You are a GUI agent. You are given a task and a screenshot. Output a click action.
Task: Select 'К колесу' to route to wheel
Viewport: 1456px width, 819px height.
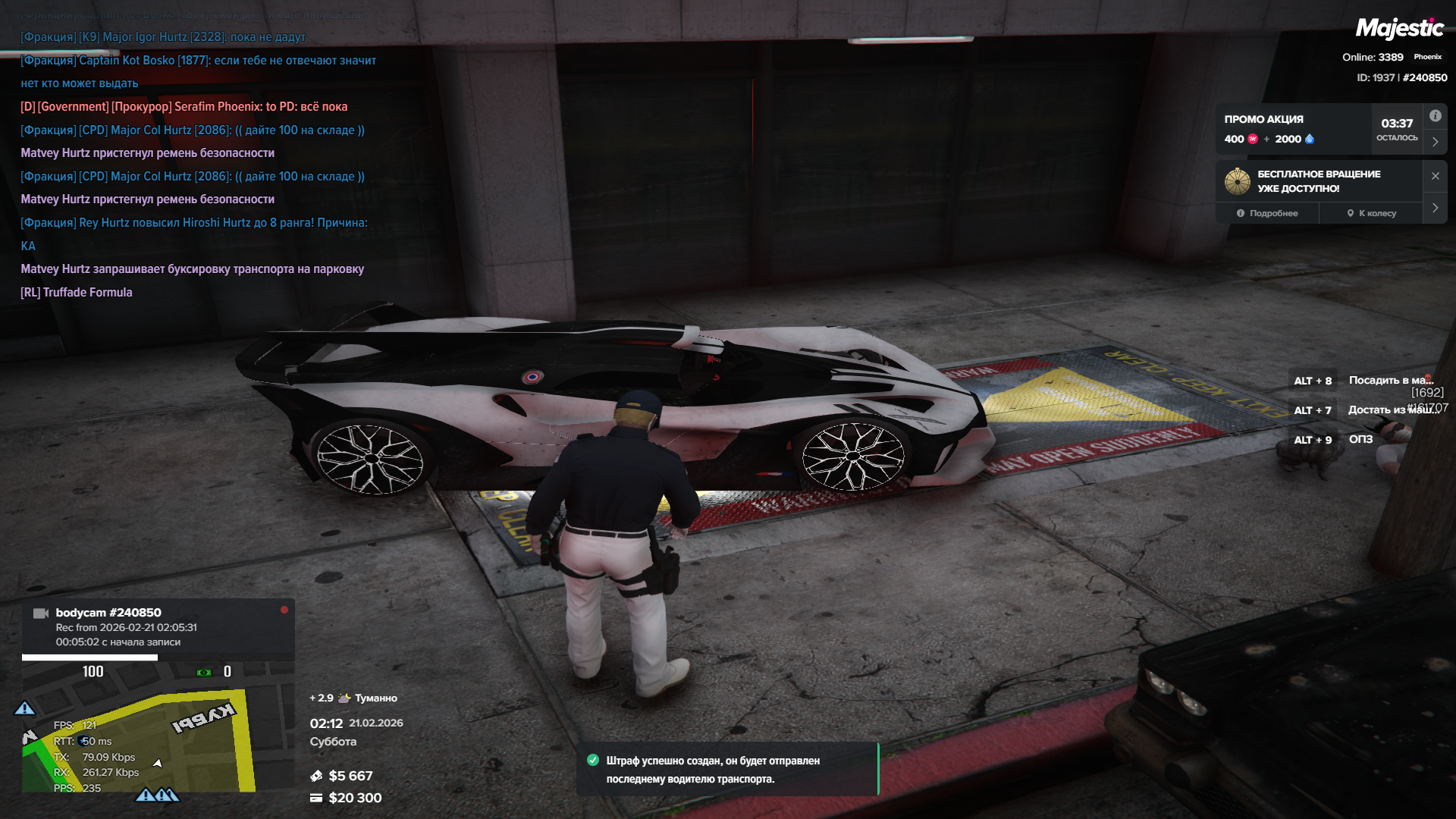1371,213
